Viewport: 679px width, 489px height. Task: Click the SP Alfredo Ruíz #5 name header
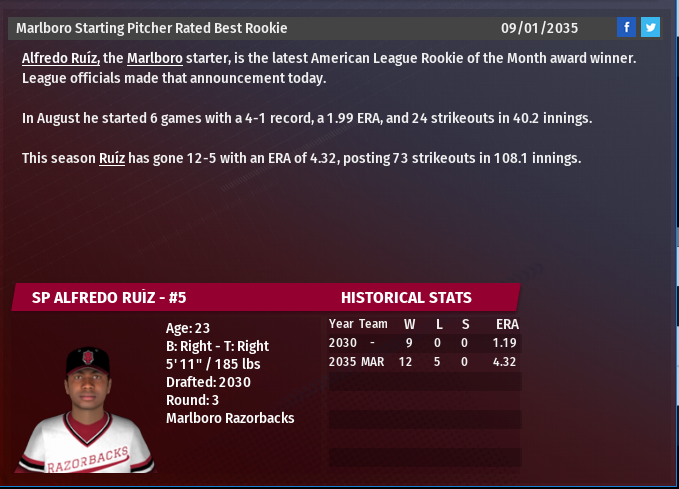point(110,297)
